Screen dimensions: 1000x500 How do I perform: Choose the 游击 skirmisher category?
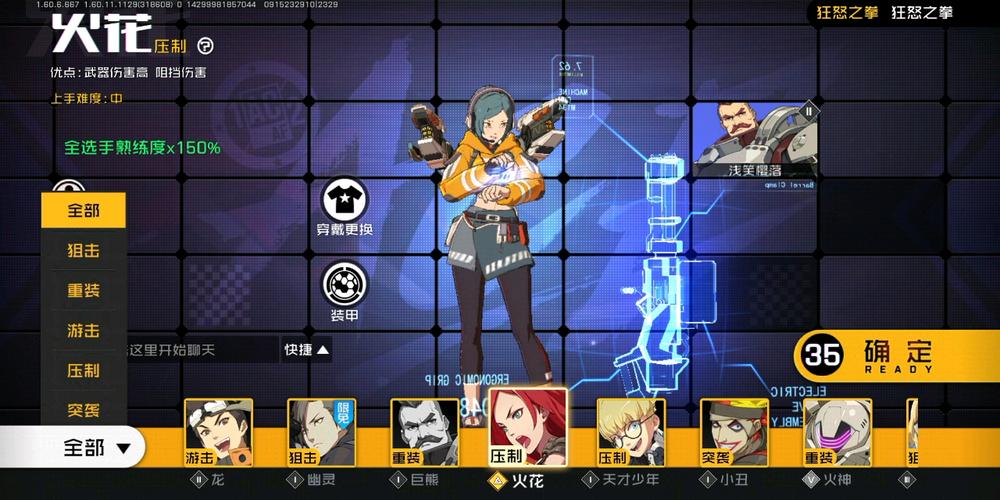click(84, 330)
